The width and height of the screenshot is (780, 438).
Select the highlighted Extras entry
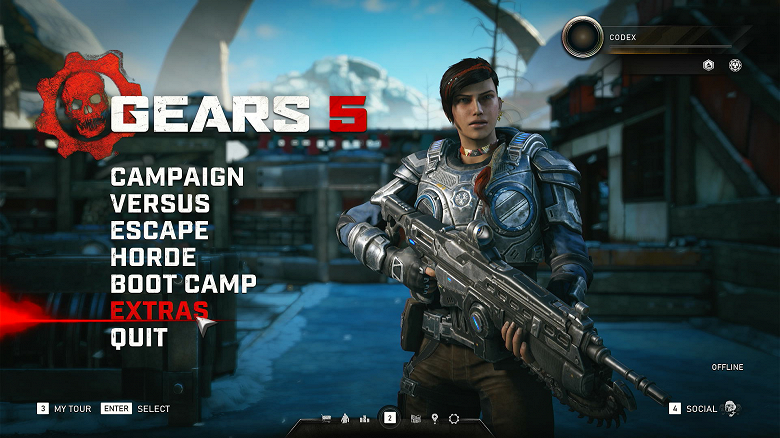(x=160, y=311)
